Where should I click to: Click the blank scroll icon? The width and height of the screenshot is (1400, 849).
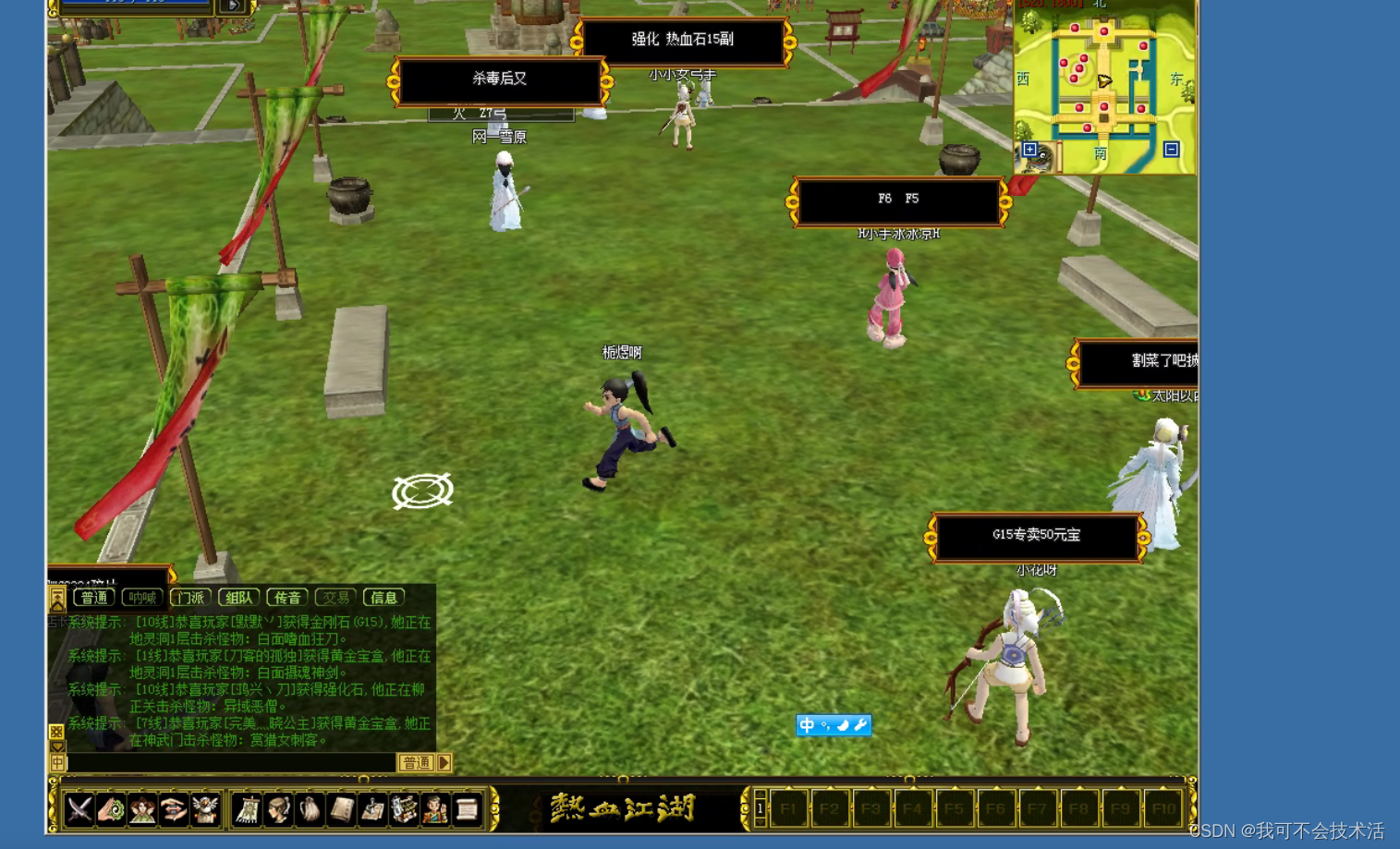467,810
